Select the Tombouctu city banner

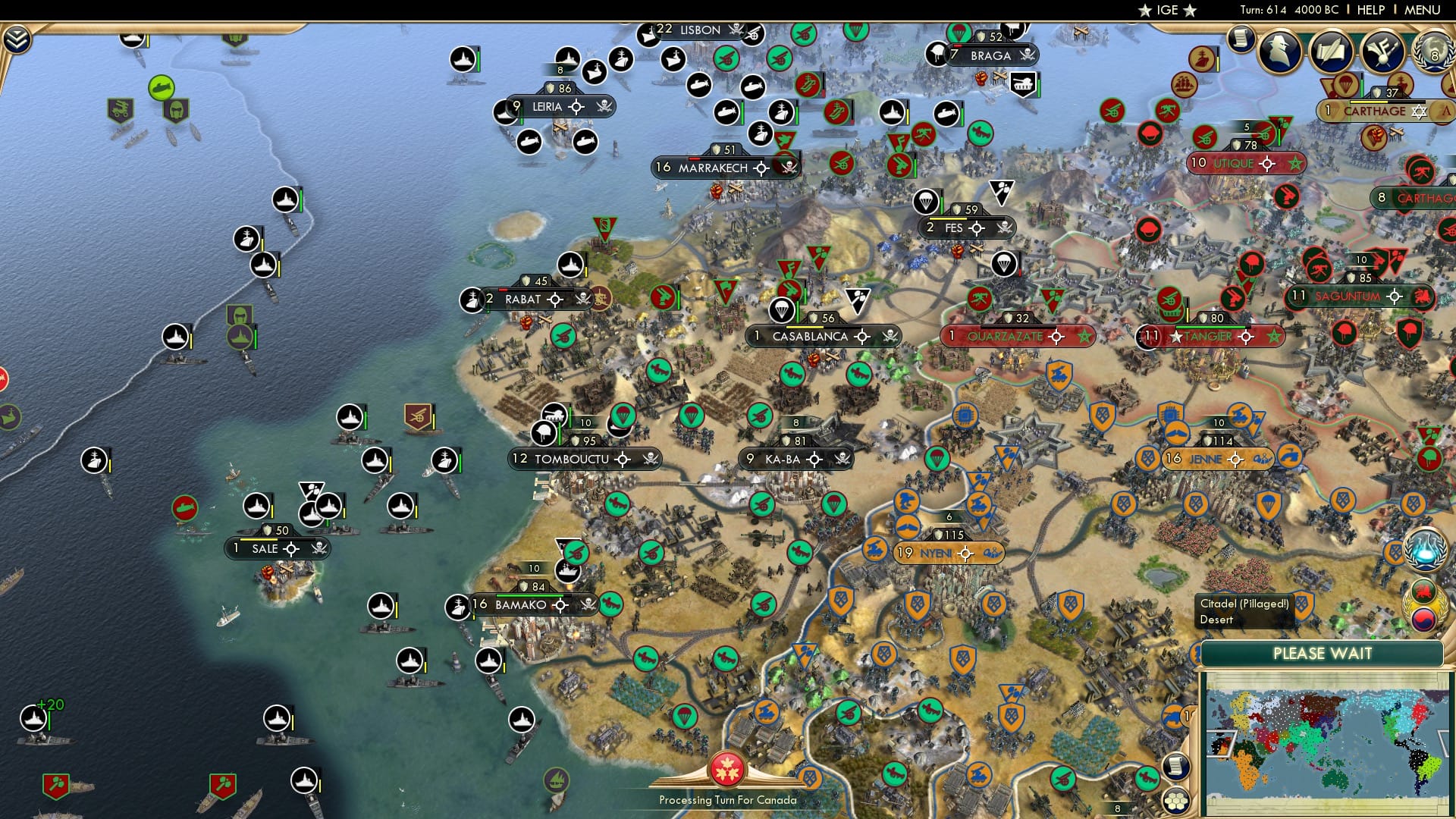[x=573, y=459]
